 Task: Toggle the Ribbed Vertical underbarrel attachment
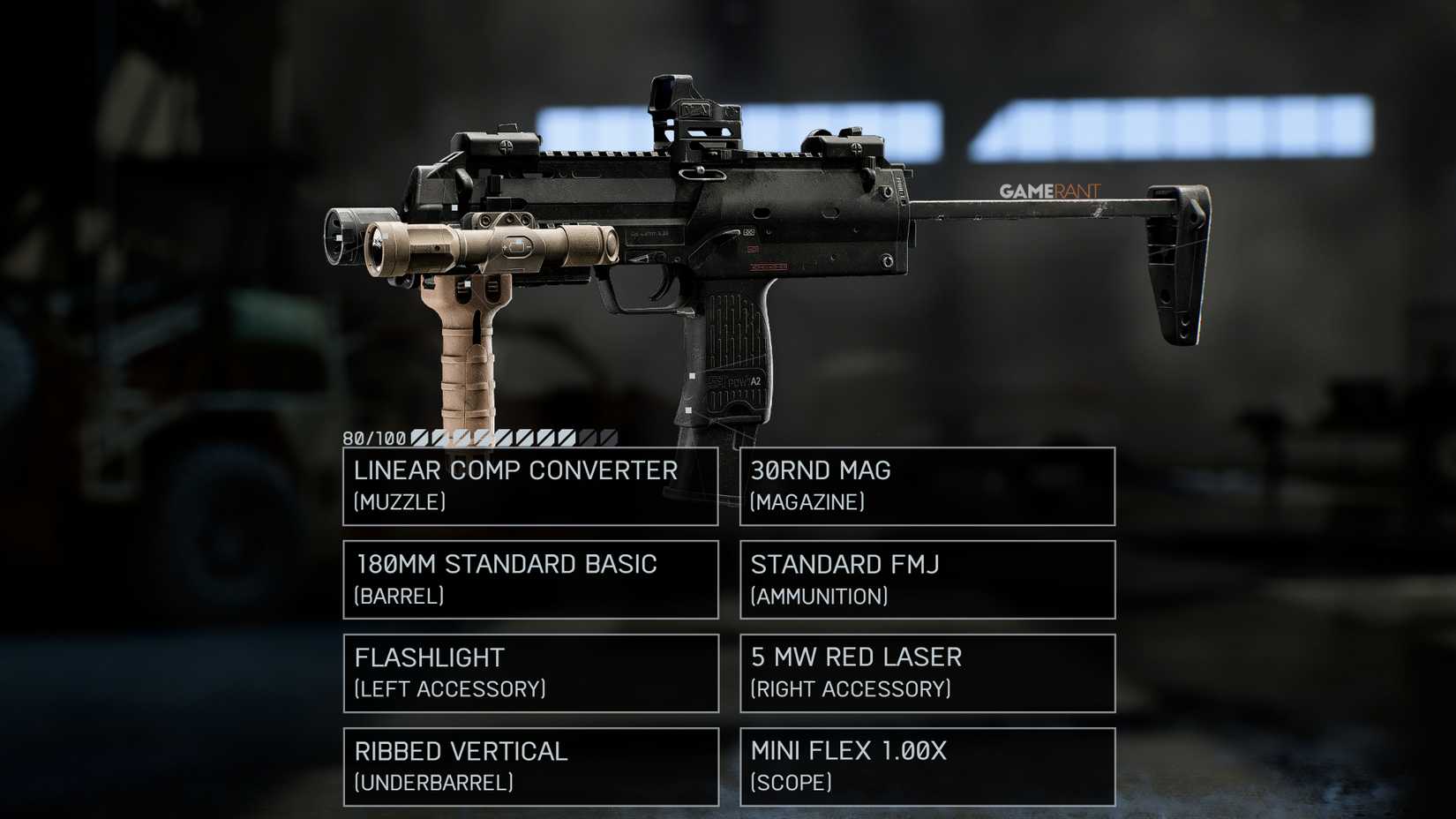click(x=529, y=766)
